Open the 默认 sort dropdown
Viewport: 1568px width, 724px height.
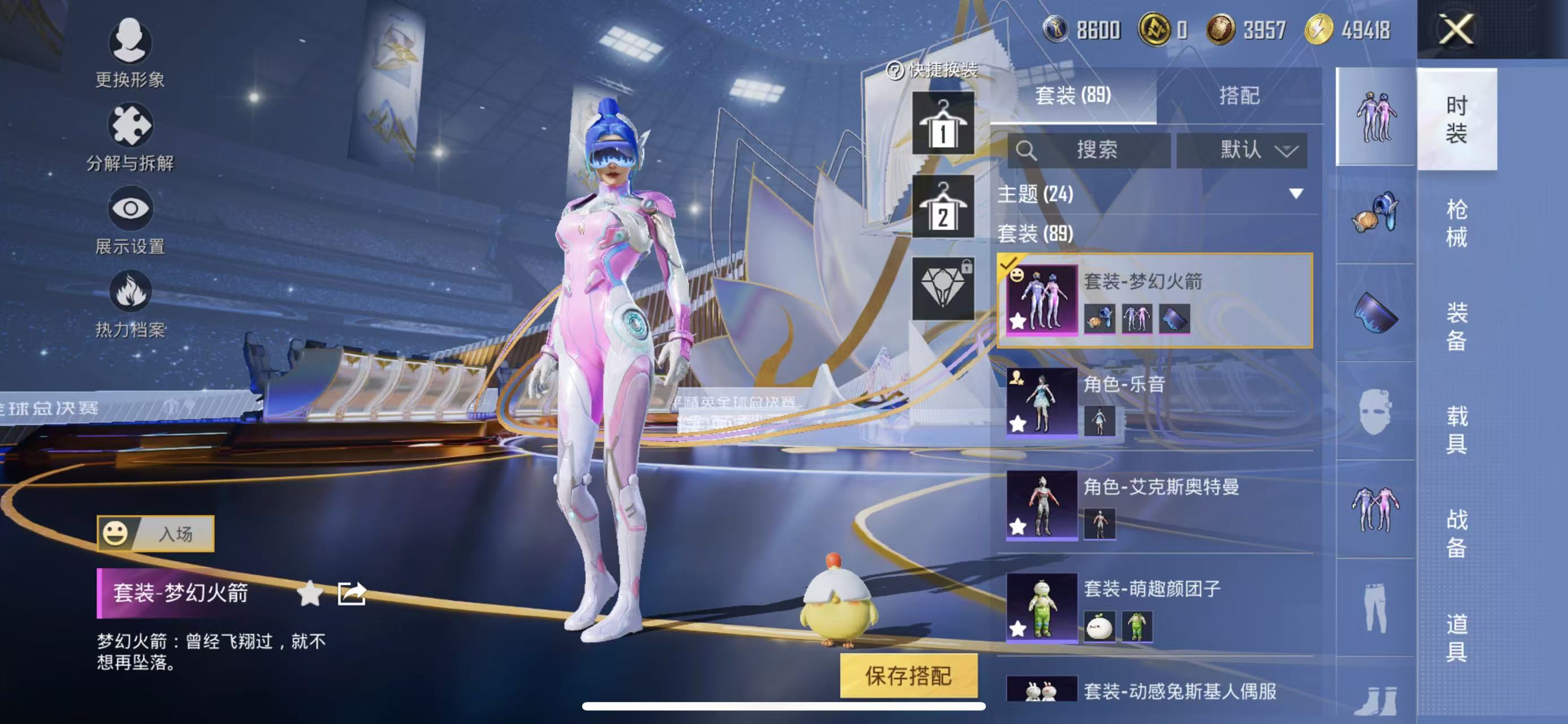point(1242,150)
